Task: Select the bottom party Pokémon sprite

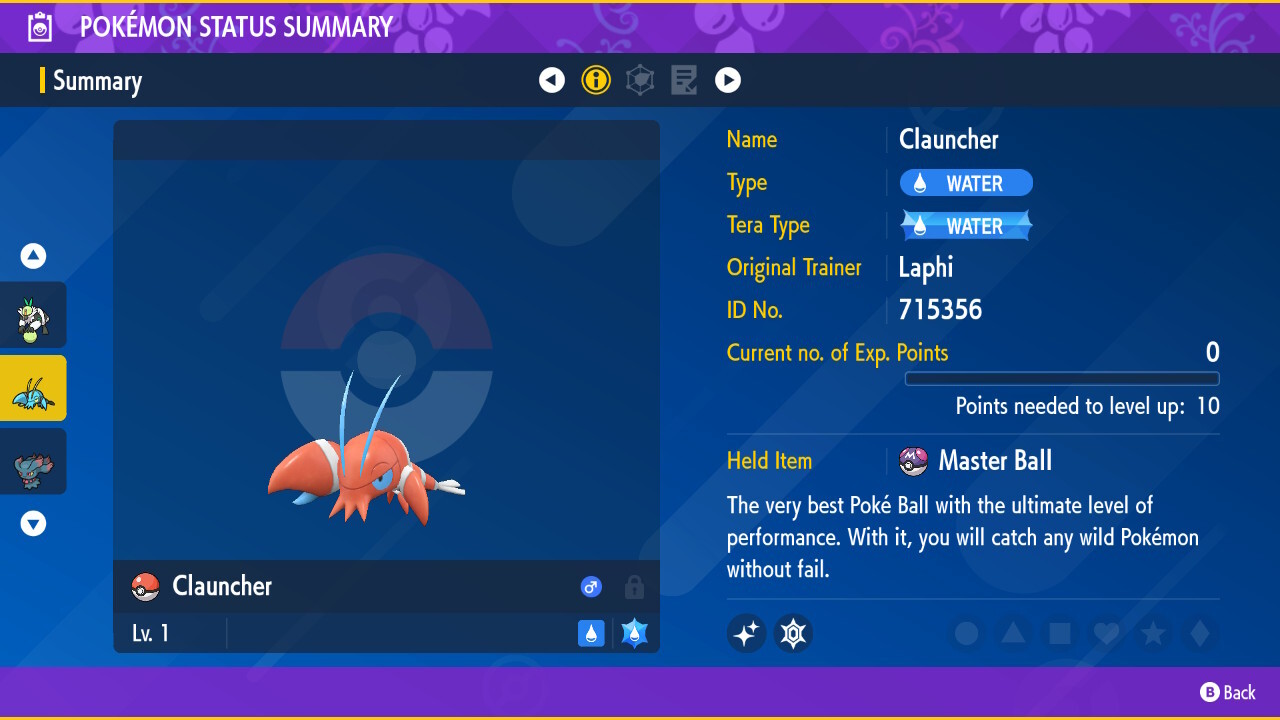Action: [x=33, y=461]
